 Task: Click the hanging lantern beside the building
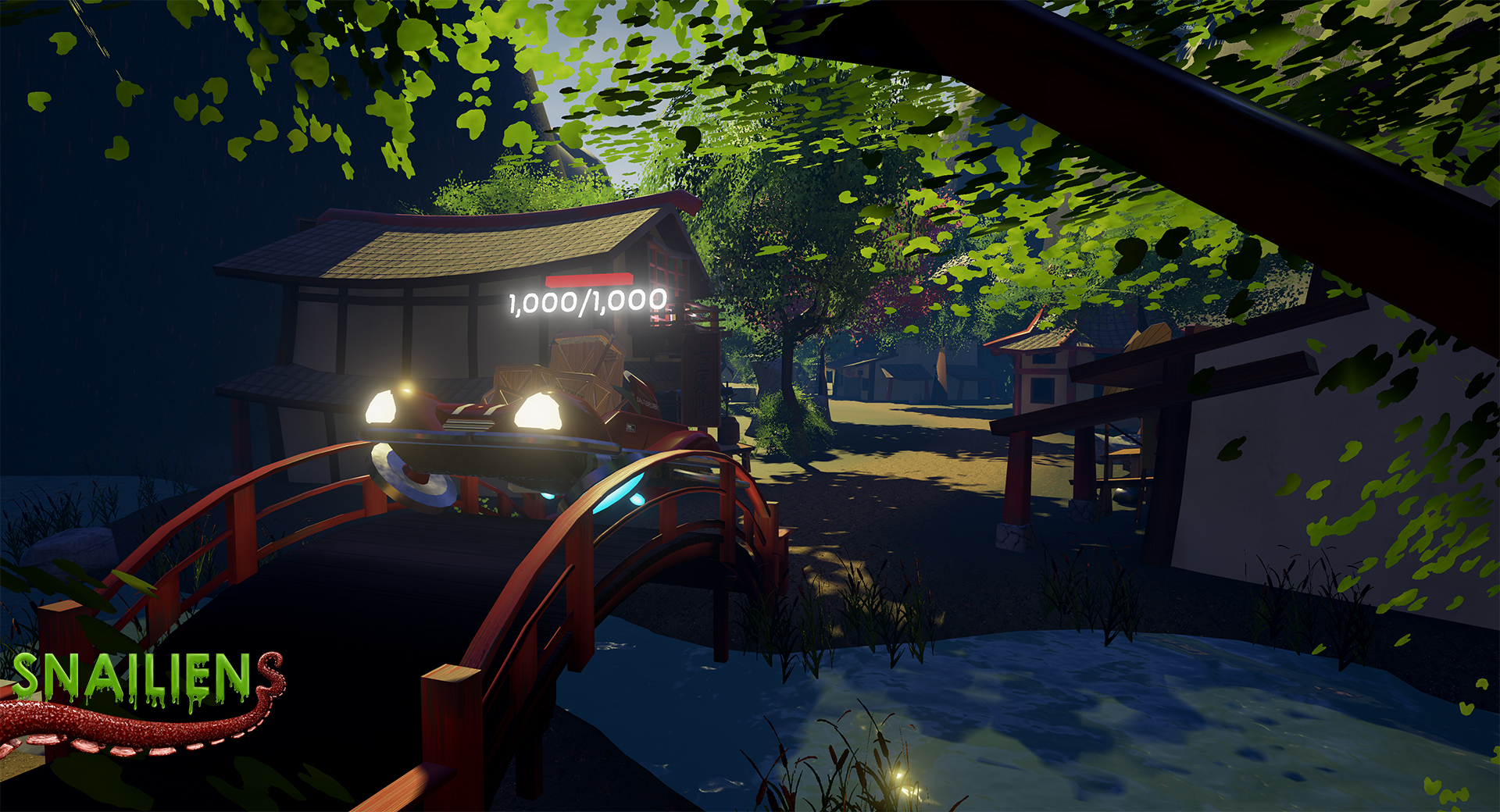[673, 316]
